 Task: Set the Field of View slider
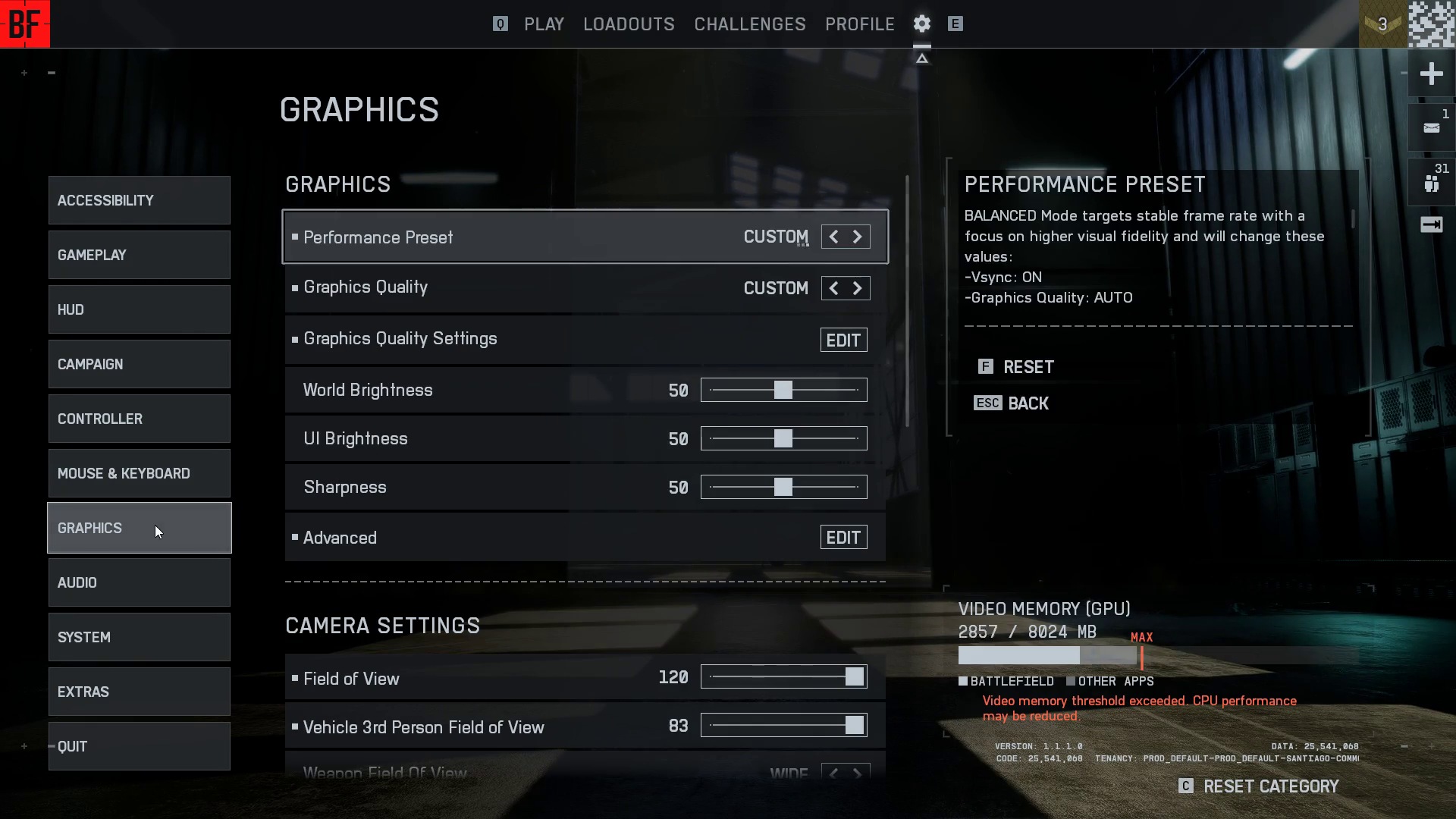point(854,677)
